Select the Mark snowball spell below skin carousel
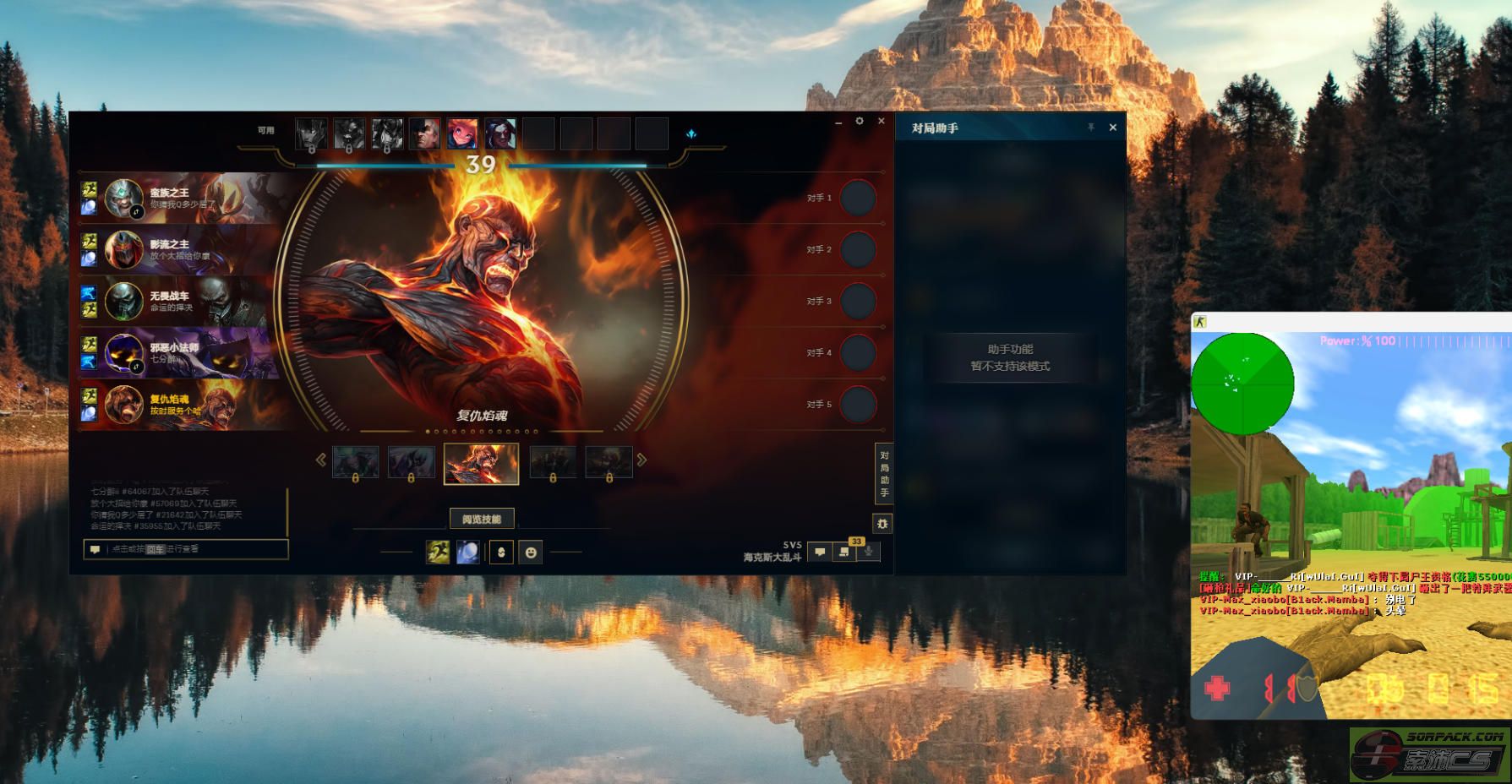The image size is (1512, 784). [x=467, y=552]
